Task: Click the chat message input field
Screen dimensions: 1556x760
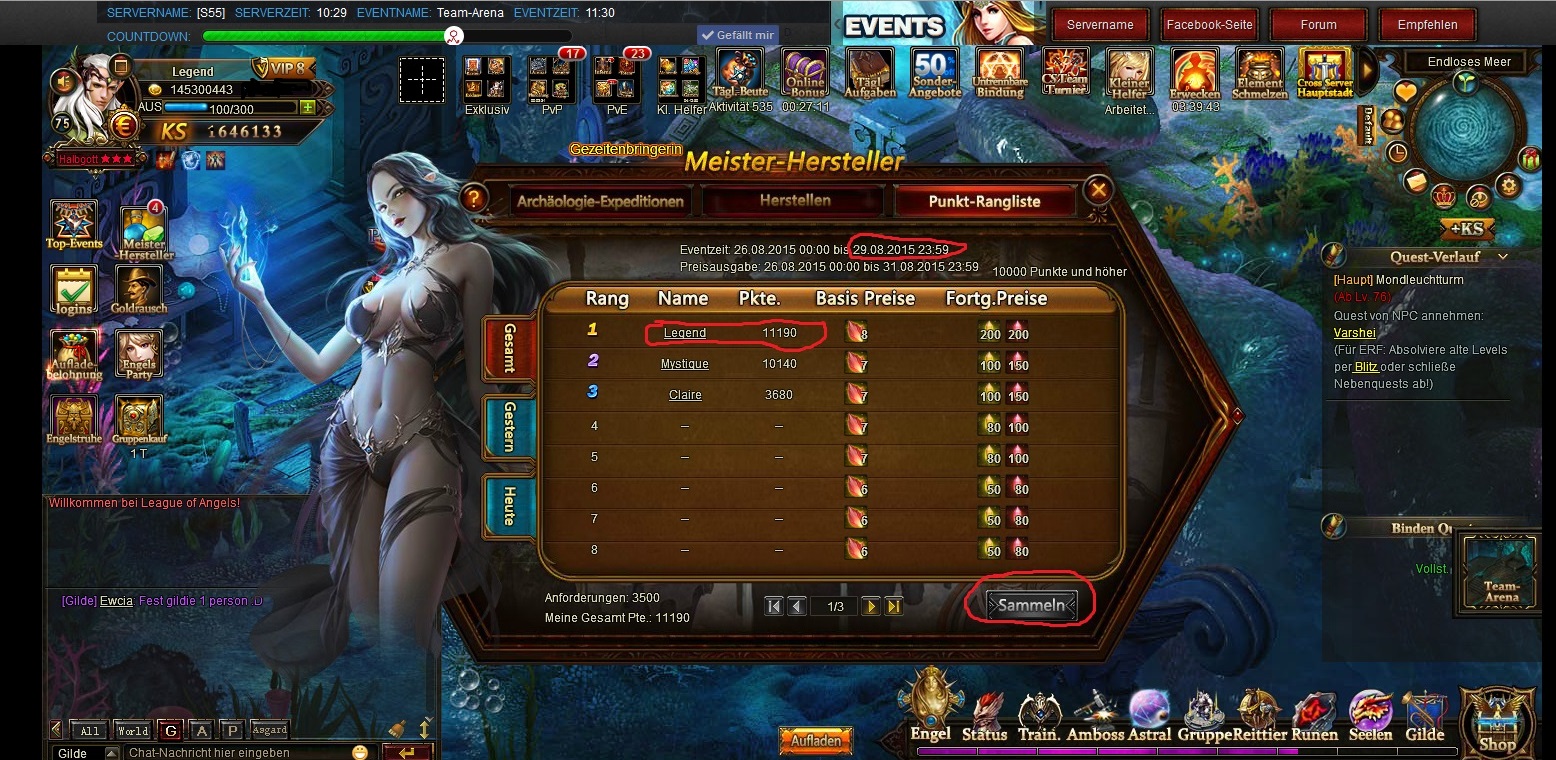Action: (235, 752)
